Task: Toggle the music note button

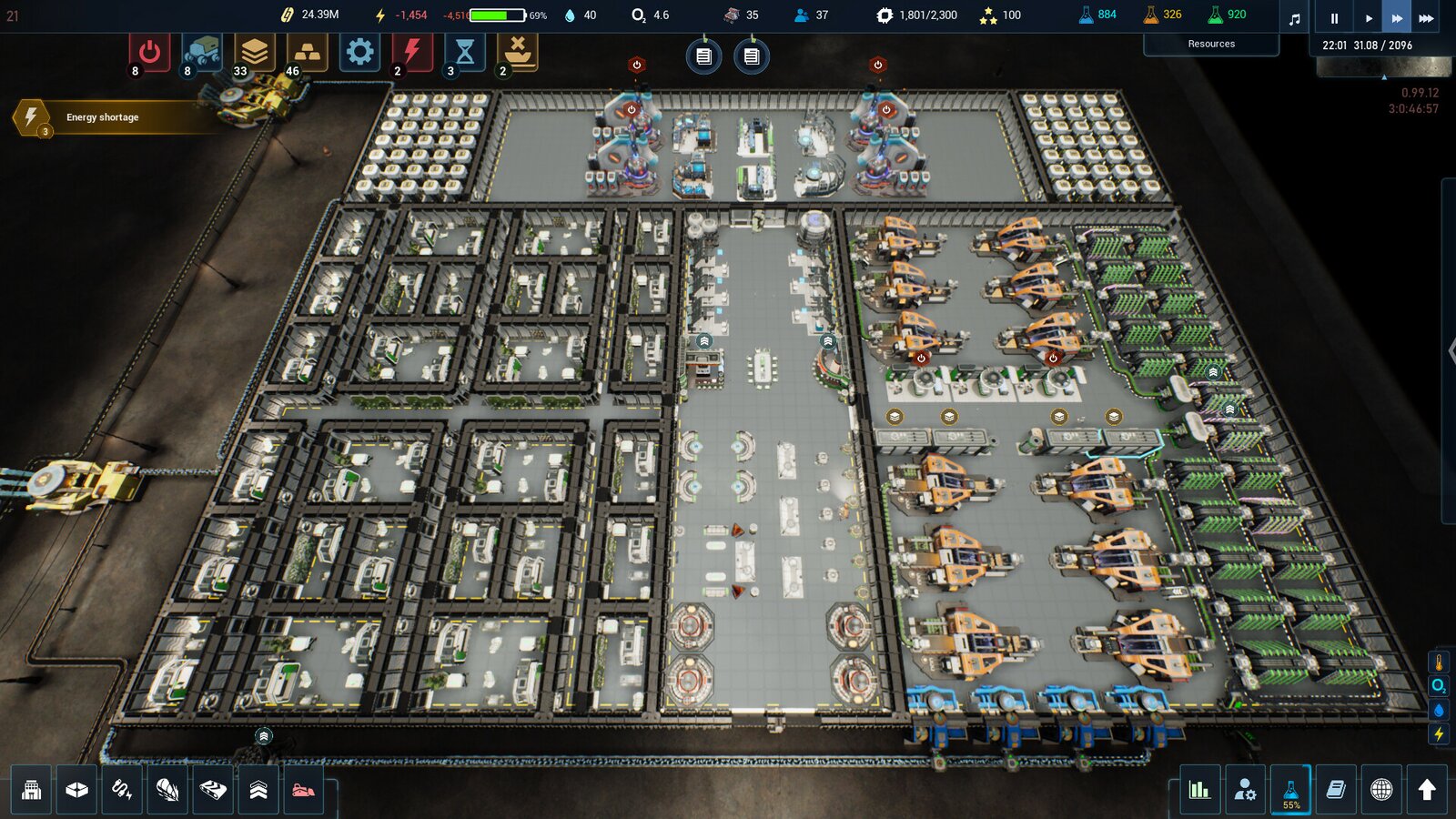Action: pyautogui.click(x=1295, y=18)
